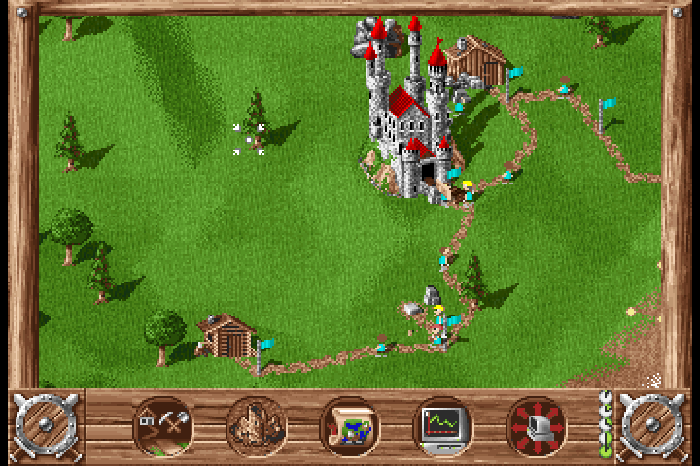Image resolution: width=700 pixels, height=466 pixels.
Task: Select the demolish rubble pile button
Action: 256,426
